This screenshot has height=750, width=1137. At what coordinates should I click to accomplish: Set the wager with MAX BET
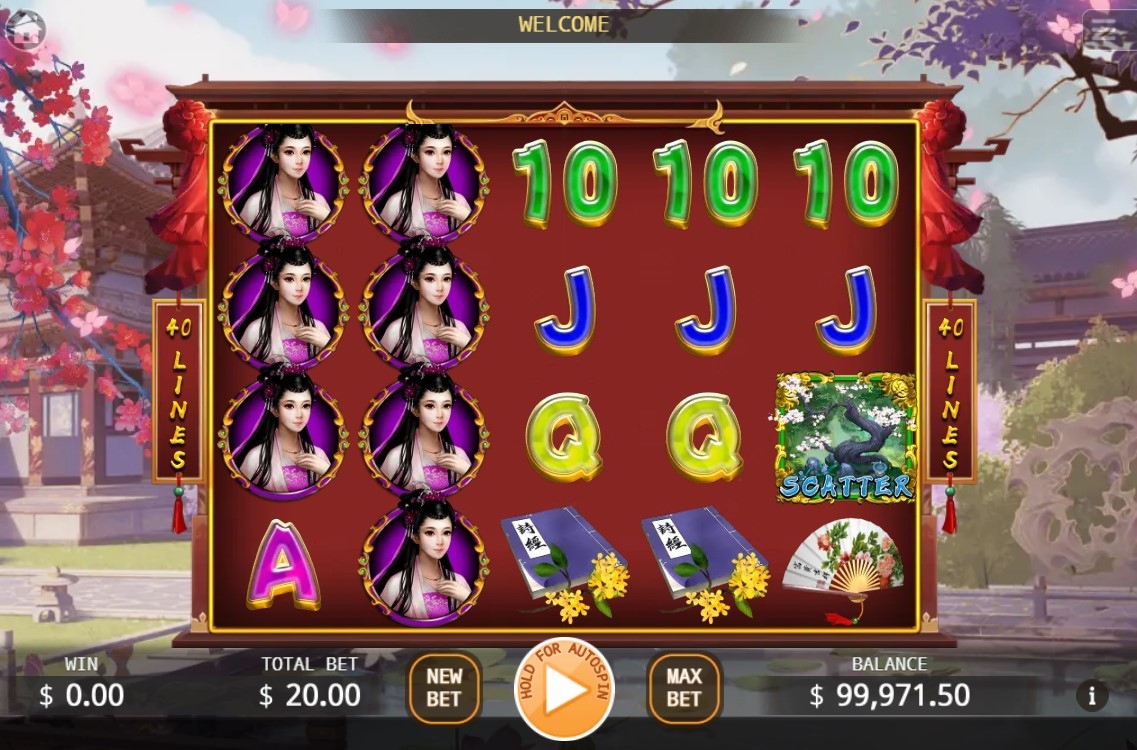[684, 688]
